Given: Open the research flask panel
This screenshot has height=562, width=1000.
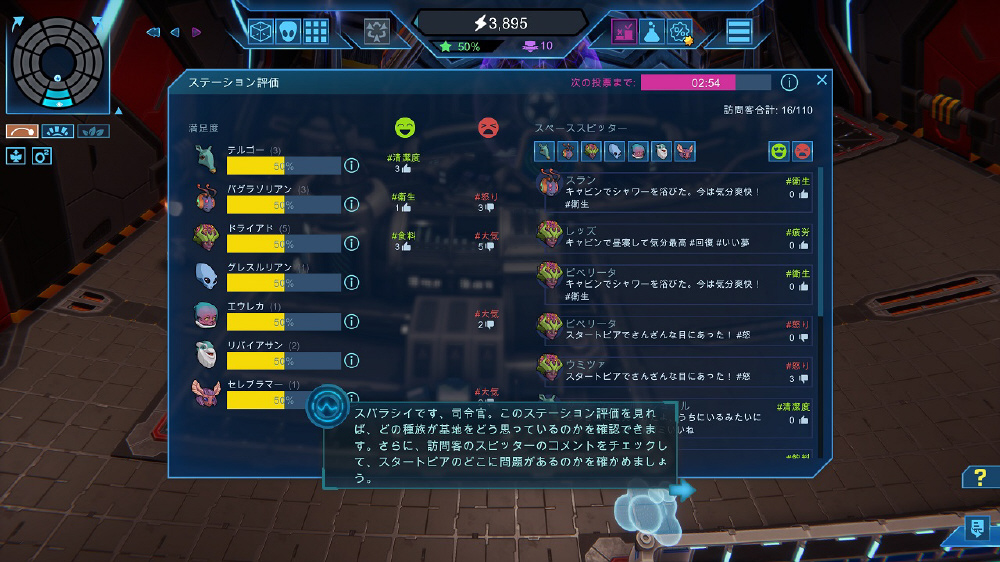Looking at the screenshot, I should 652,31.
